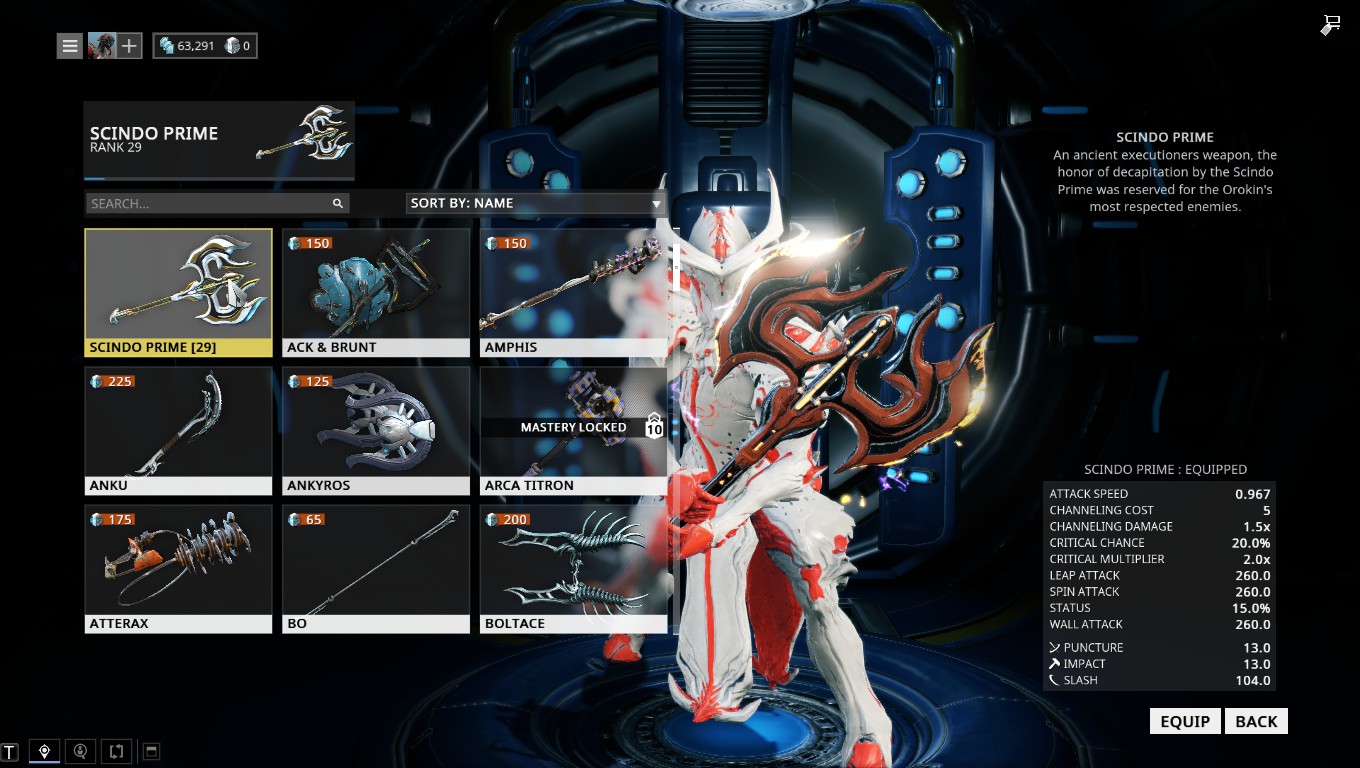The width and height of the screenshot is (1360, 768).
Task: Open the Sort By: Name dropdown
Action: (x=536, y=203)
